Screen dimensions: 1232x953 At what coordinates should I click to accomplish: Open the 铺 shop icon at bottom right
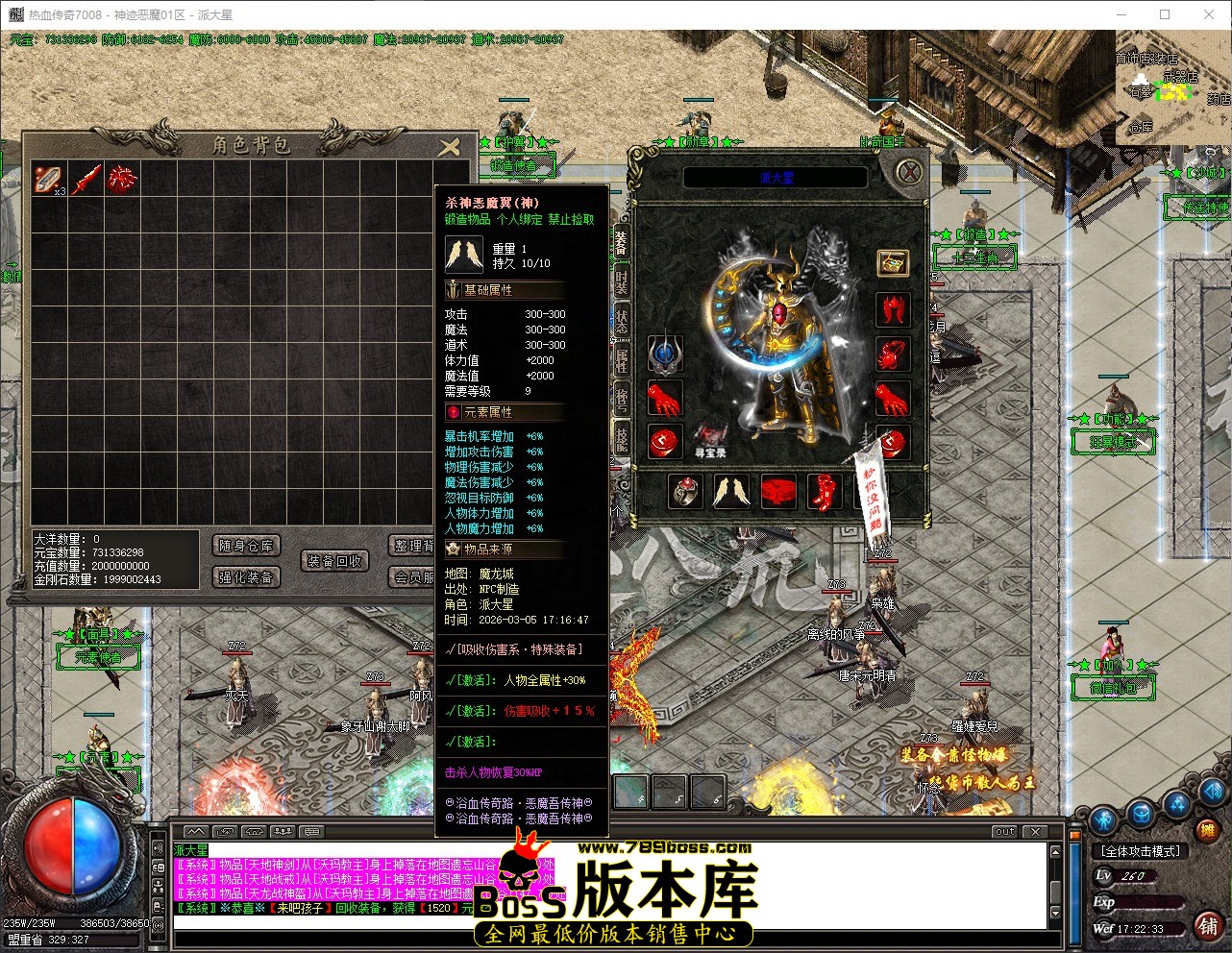1209,927
